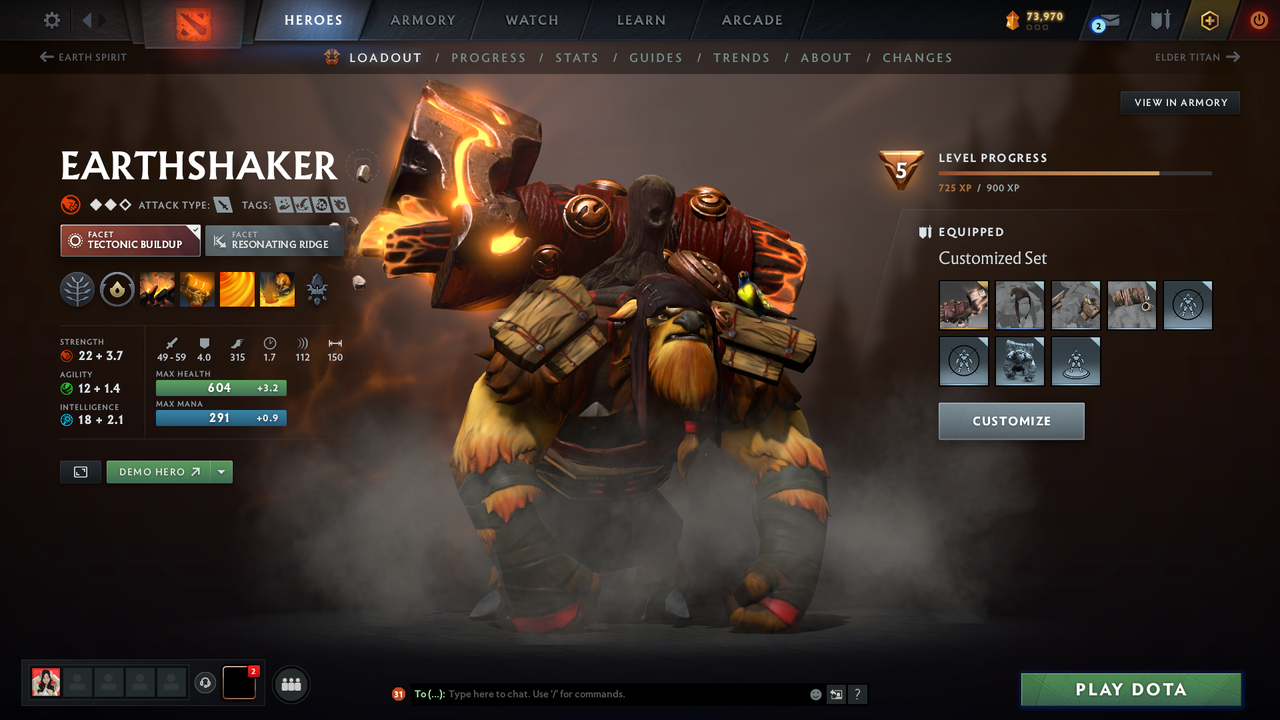View the Enchant Totem ability icon
This screenshot has width=1280, height=720.
point(196,290)
